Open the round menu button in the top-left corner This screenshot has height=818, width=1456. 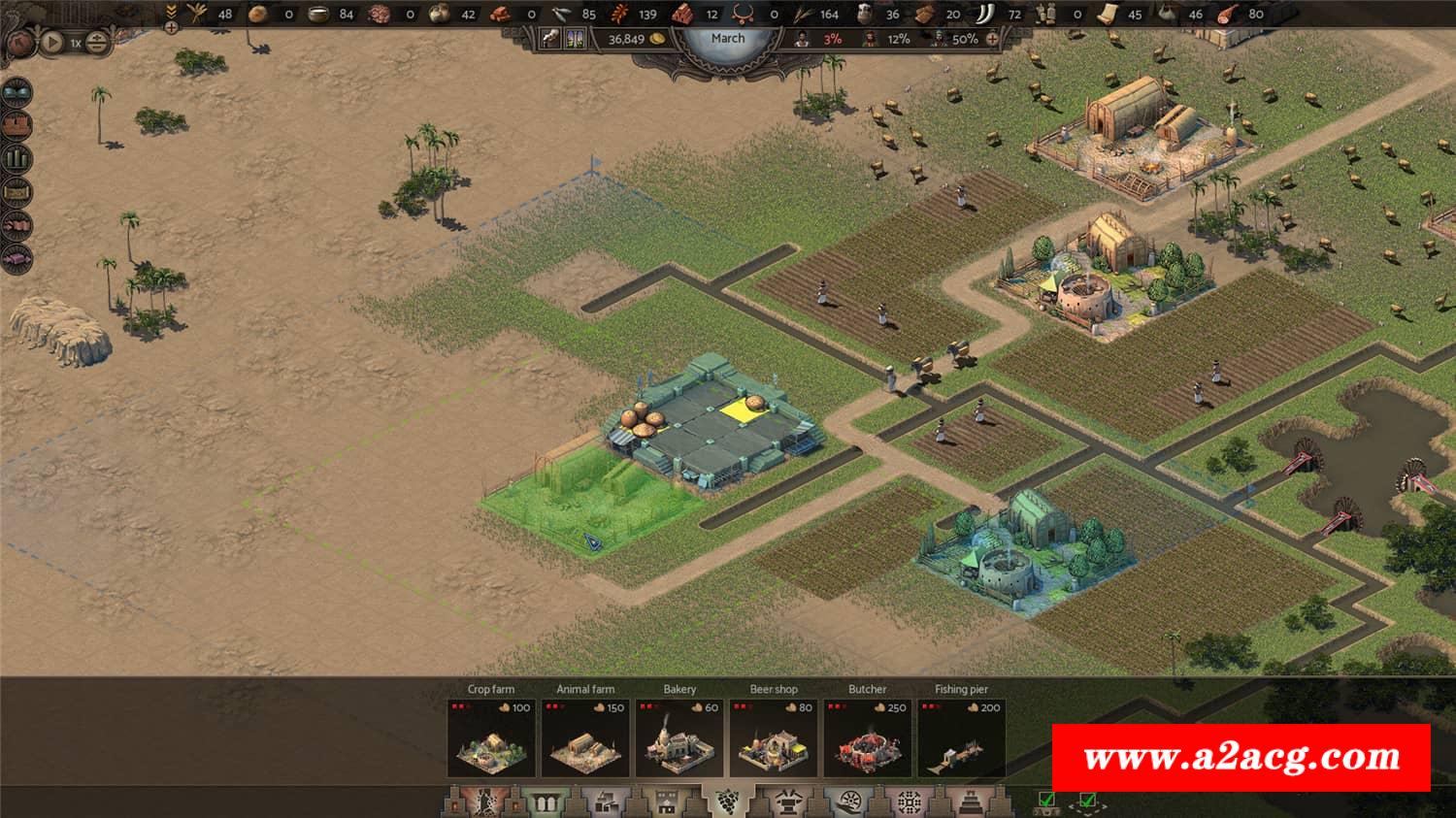[x=19, y=43]
